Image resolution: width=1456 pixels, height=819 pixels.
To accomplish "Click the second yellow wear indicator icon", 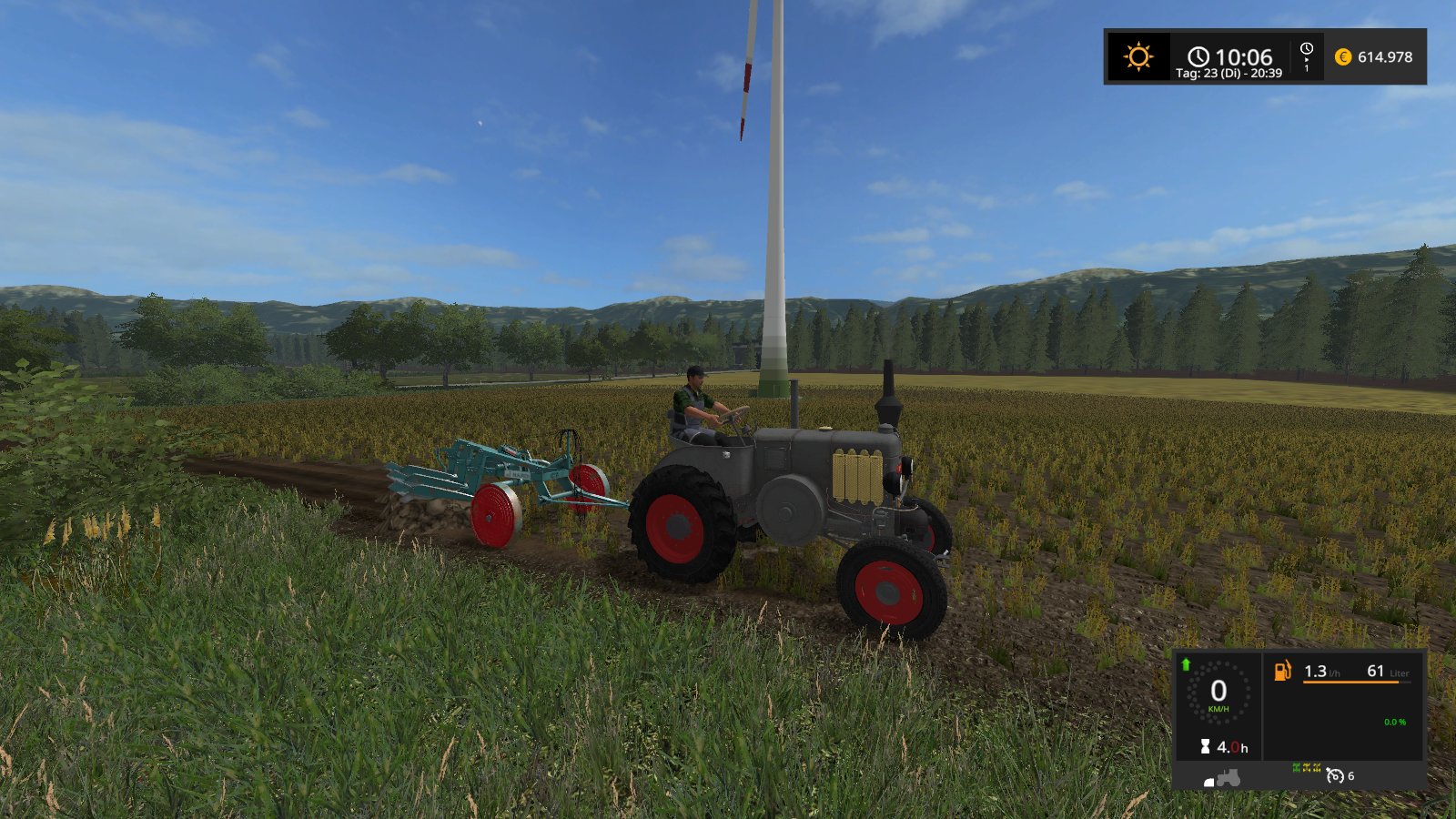I will pyautogui.click(x=1317, y=767).
